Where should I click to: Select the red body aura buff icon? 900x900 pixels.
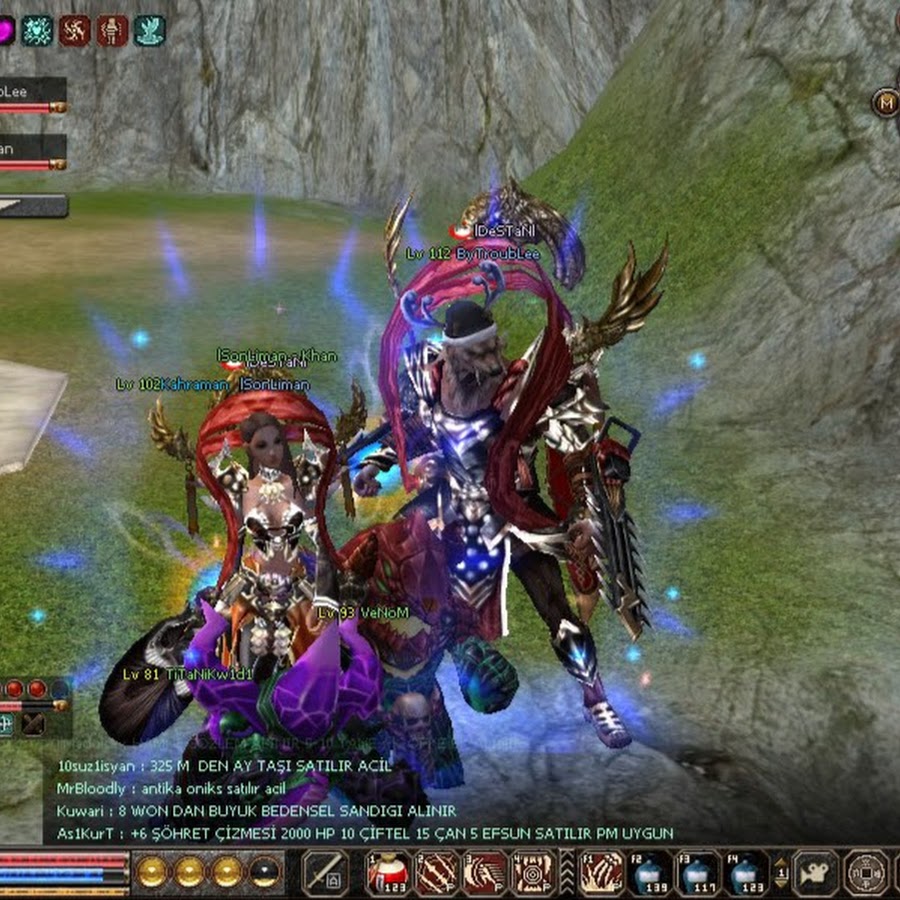(112, 30)
